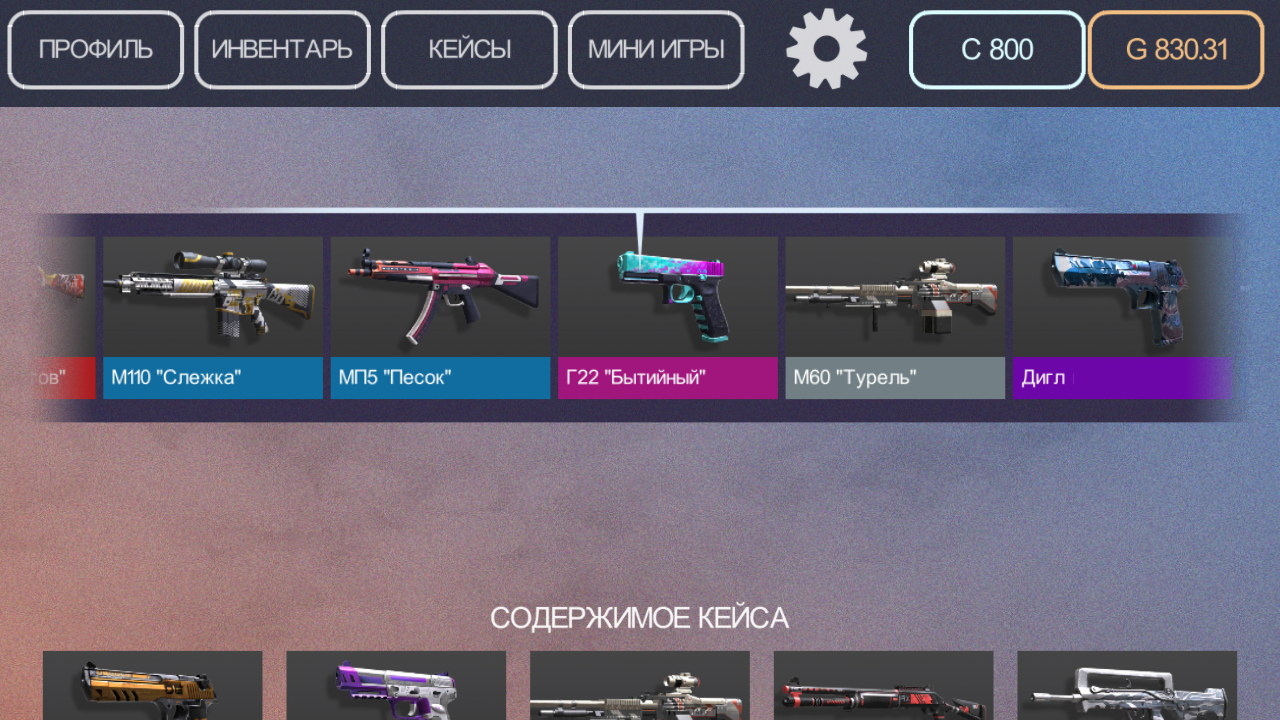Select the red shotgun in СОДЕРЖИМОЕ КЕЙСА
1280x720 pixels.
click(x=884, y=690)
